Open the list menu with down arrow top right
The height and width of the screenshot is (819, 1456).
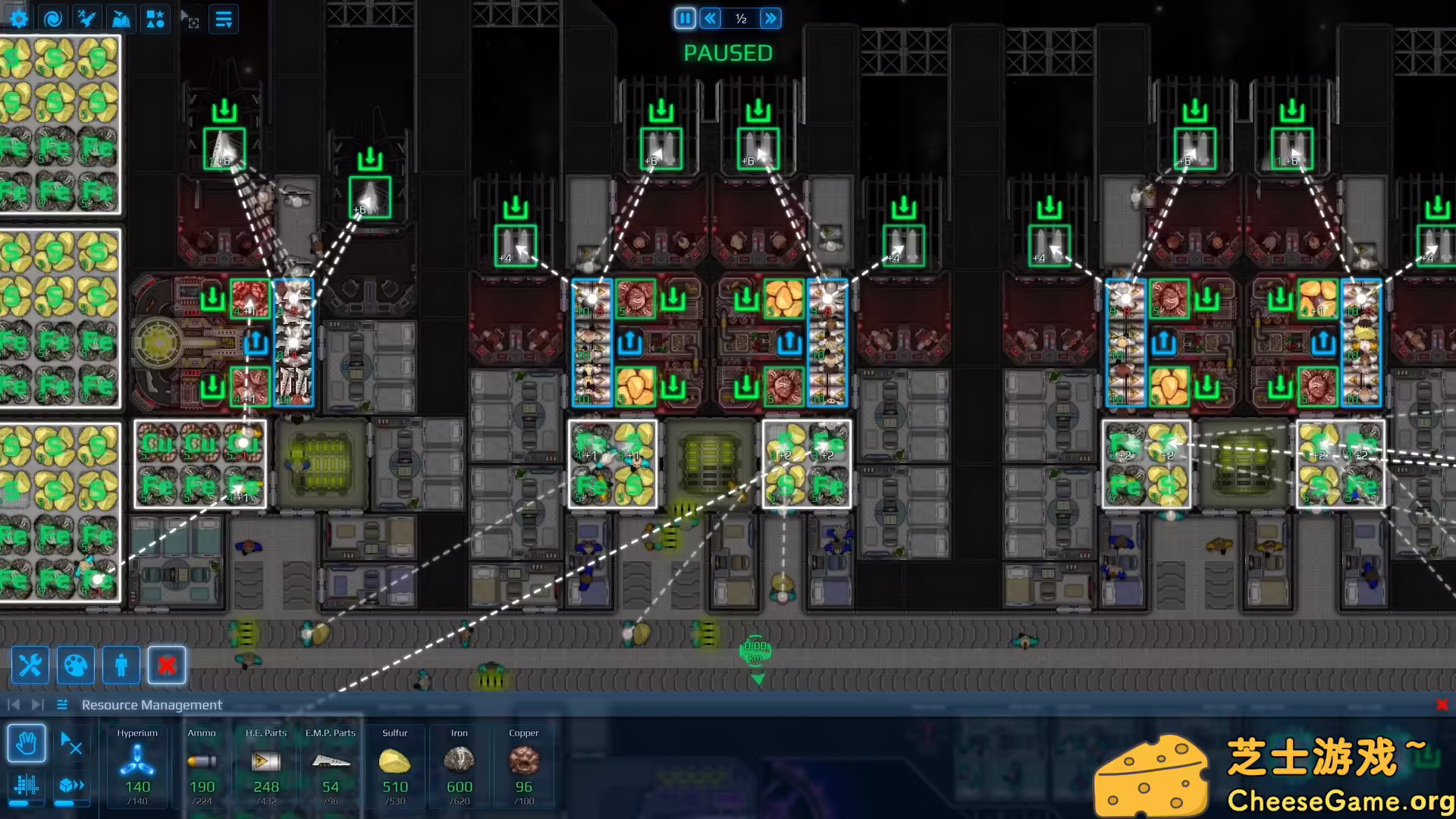point(222,19)
